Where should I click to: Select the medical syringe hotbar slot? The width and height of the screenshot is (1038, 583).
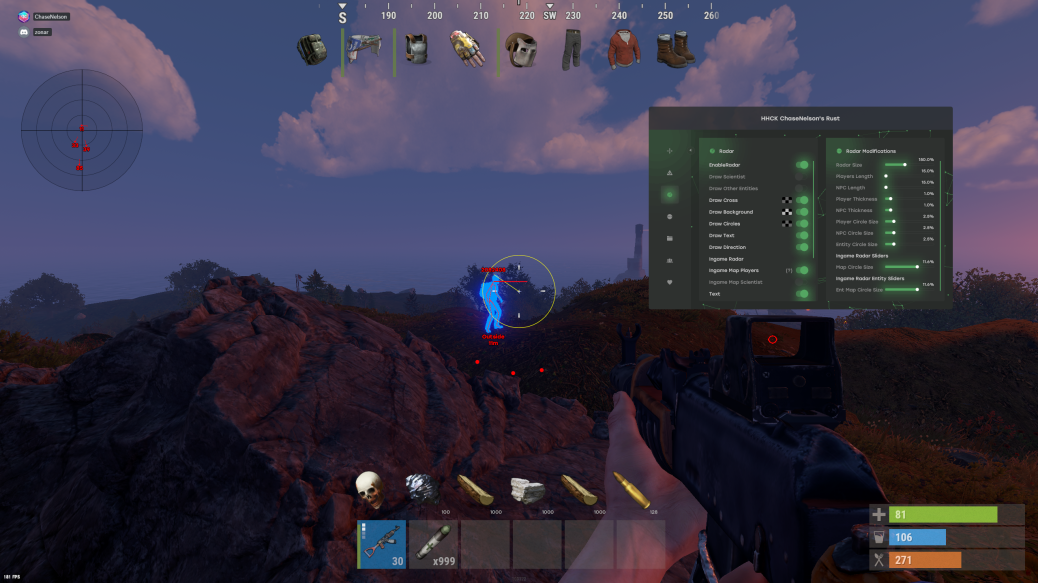(x=435, y=544)
